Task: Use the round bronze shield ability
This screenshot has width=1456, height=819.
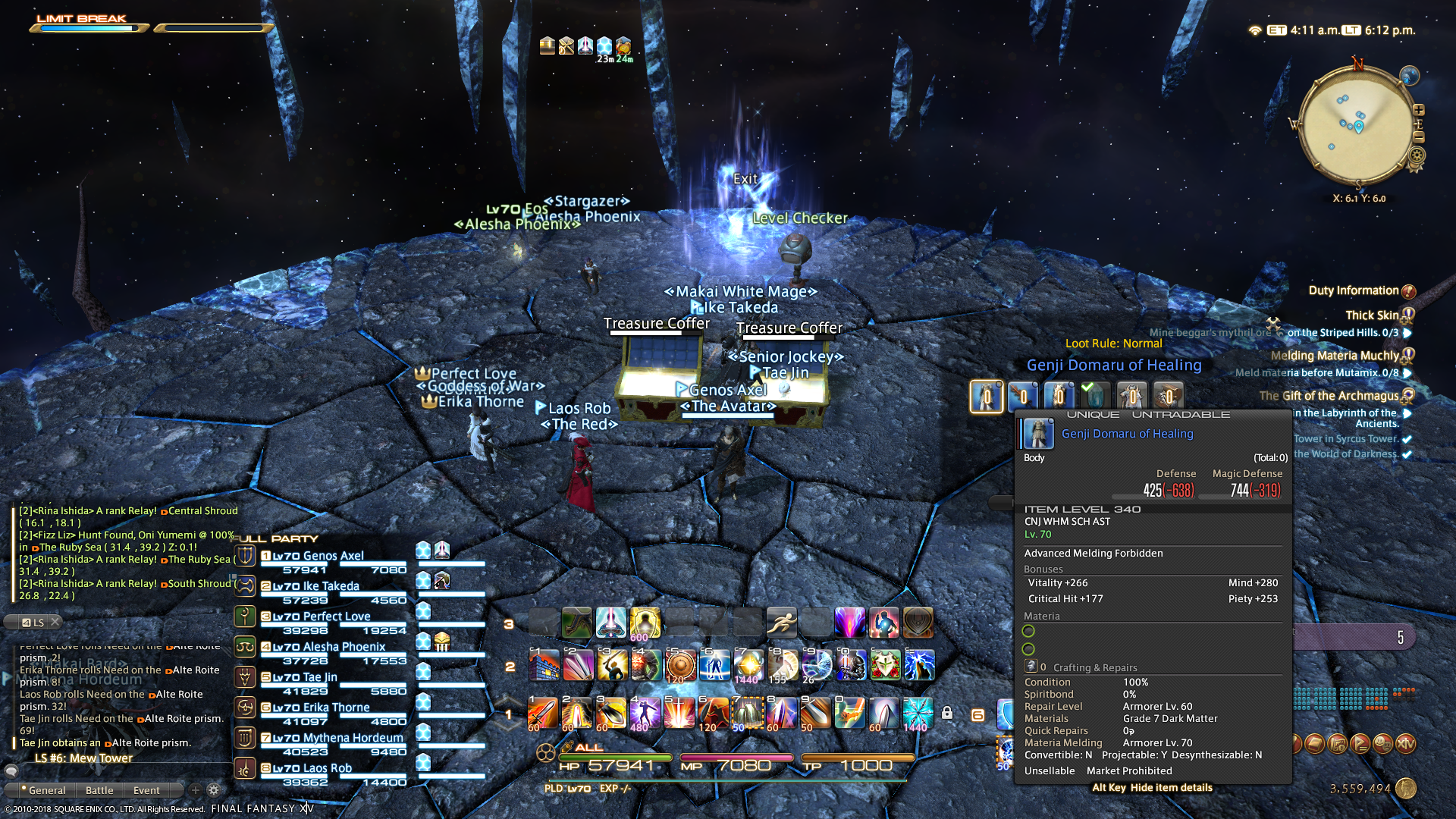Action: tap(679, 666)
